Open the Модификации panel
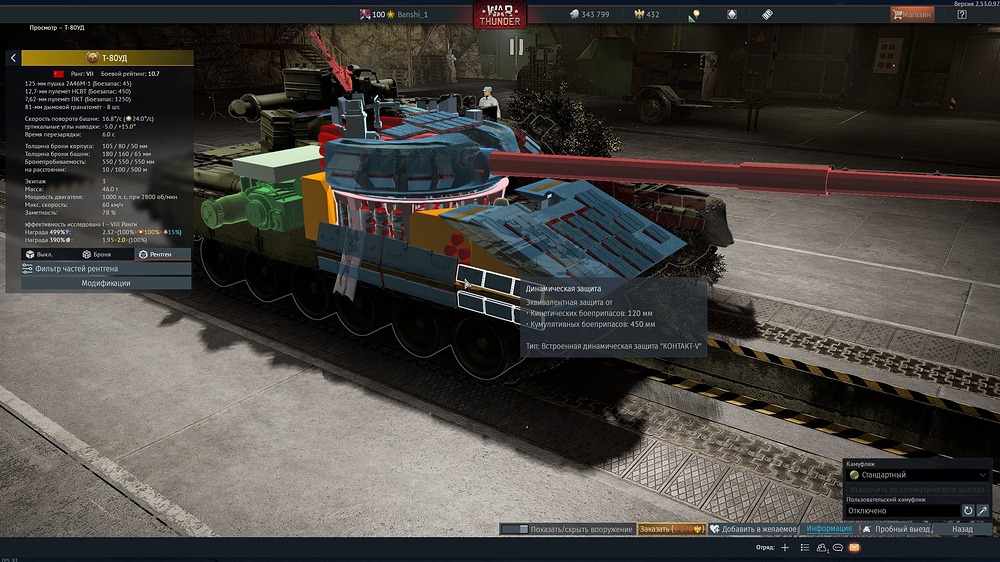Viewport: 1000px width, 562px height. pyautogui.click(x=106, y=283)
